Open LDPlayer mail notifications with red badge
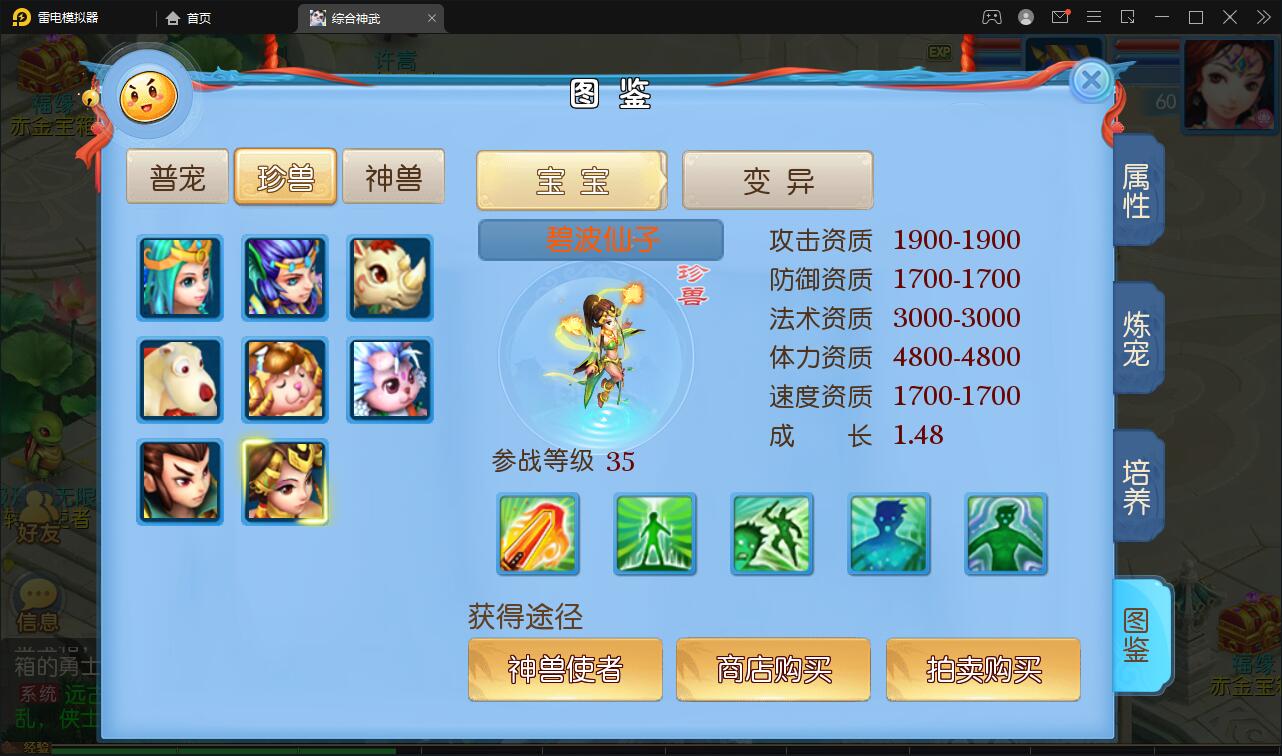 tap(1060, 17)
